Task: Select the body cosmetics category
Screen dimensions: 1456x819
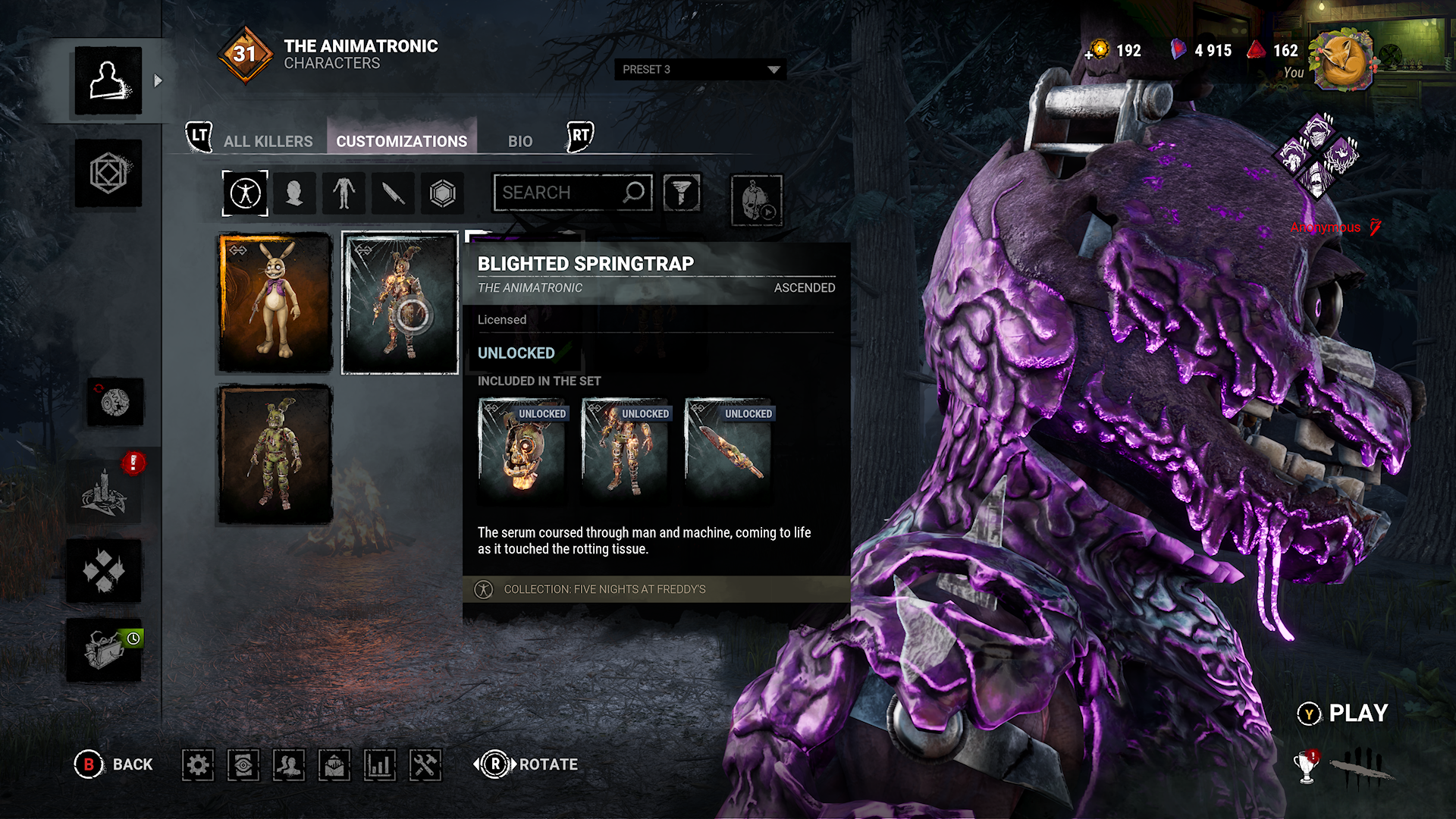Action: pyautogui.click(x=344, y=193)
